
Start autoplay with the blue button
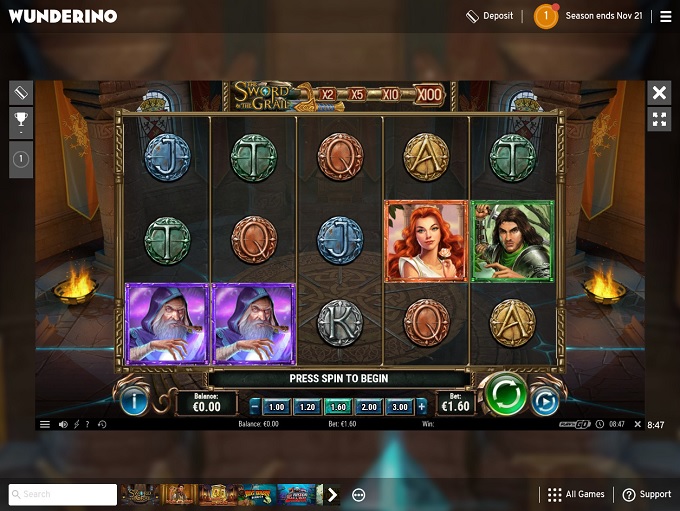click(545, 402)
